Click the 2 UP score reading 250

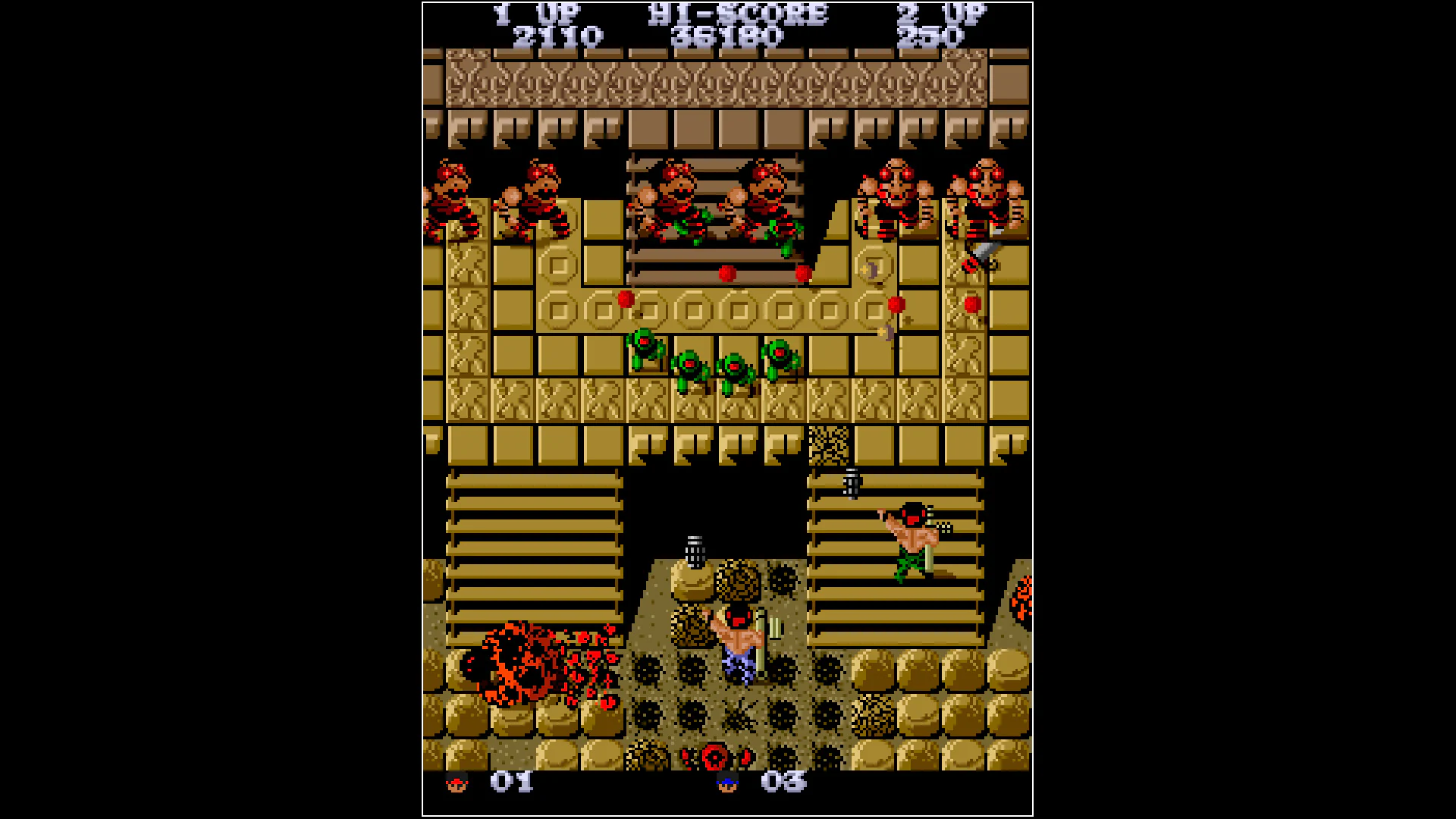click(x=930, y=33)
